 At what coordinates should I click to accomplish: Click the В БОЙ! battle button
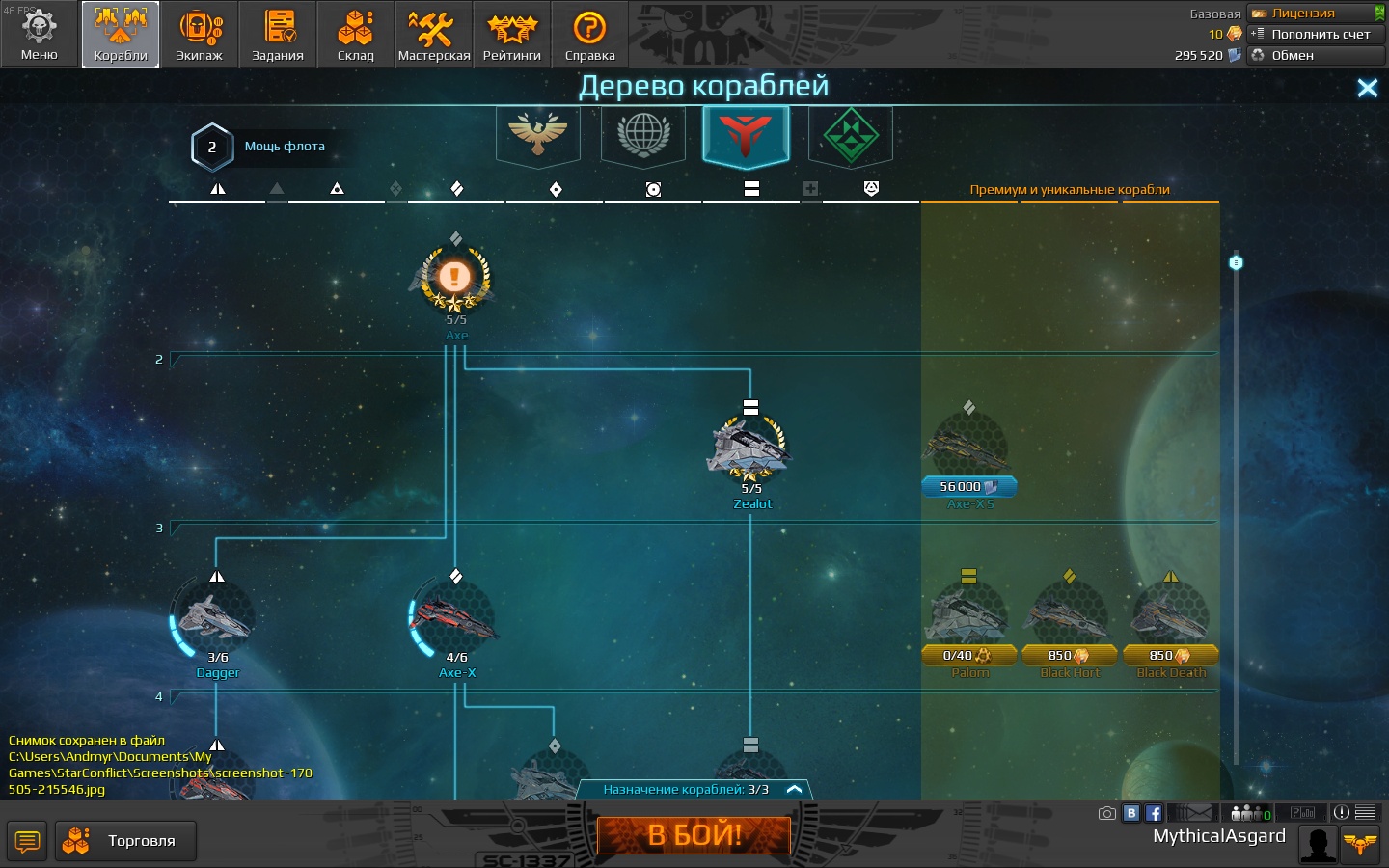click(x=694, y=835)
